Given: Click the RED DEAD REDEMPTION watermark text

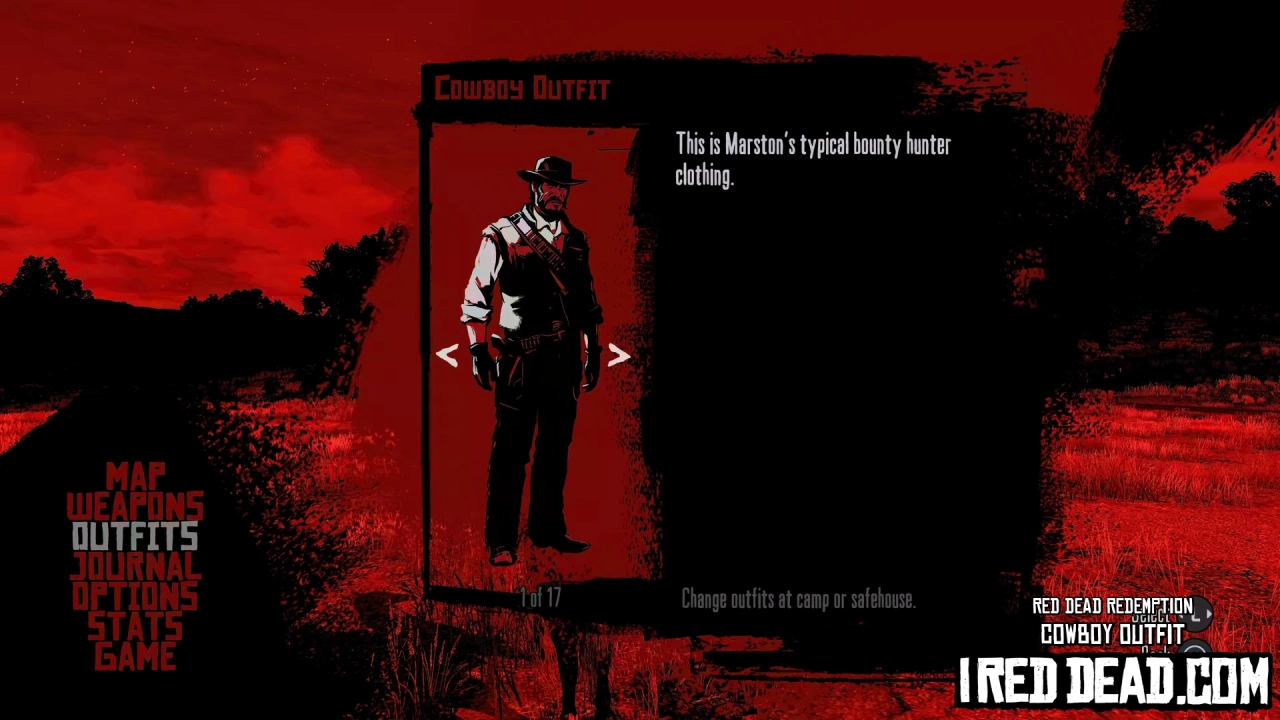Looking at the screenshot, I should coord(1112,606).
